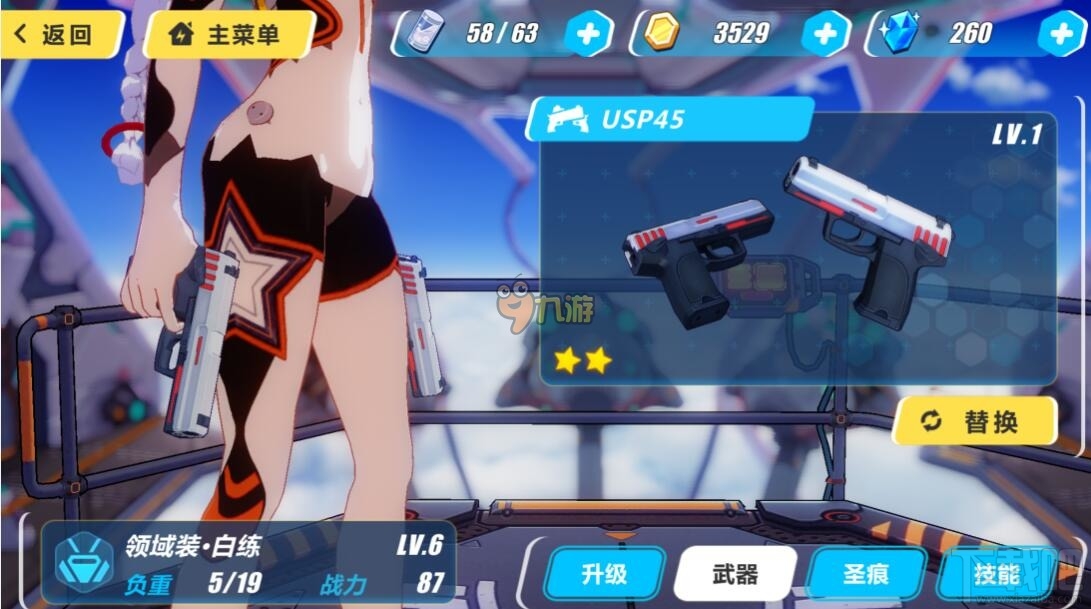Select the 武器 weapon tab
Screen dimensions: 1091x609
[x=735, y=574]
